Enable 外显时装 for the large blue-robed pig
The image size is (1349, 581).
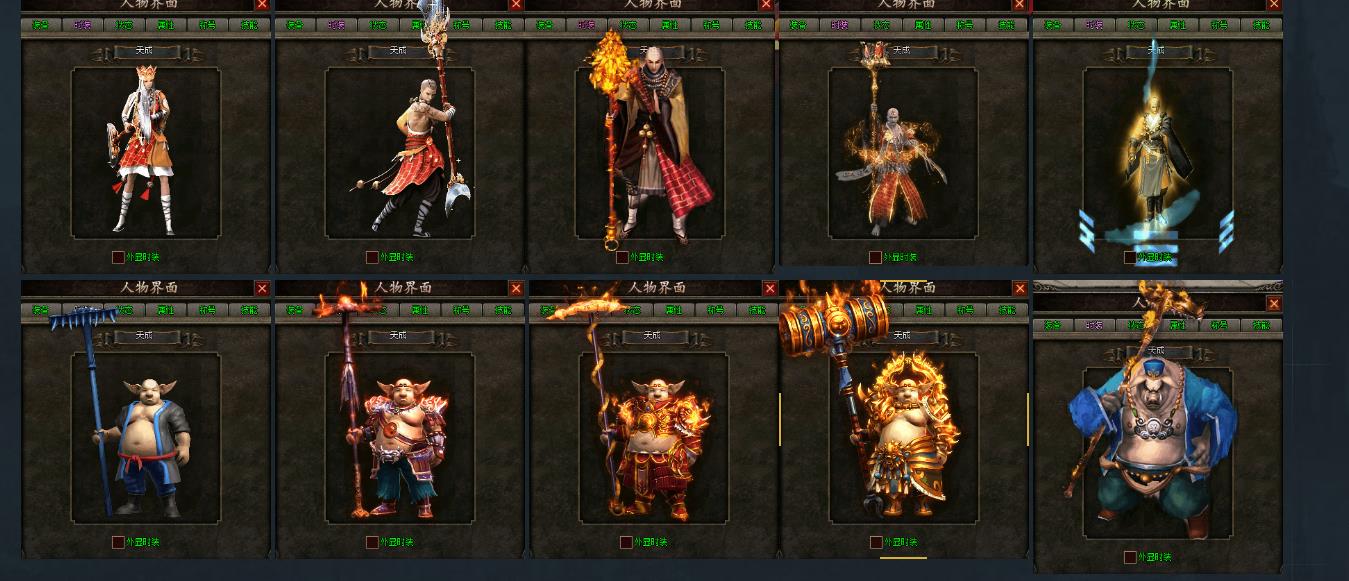point(1130,557)
